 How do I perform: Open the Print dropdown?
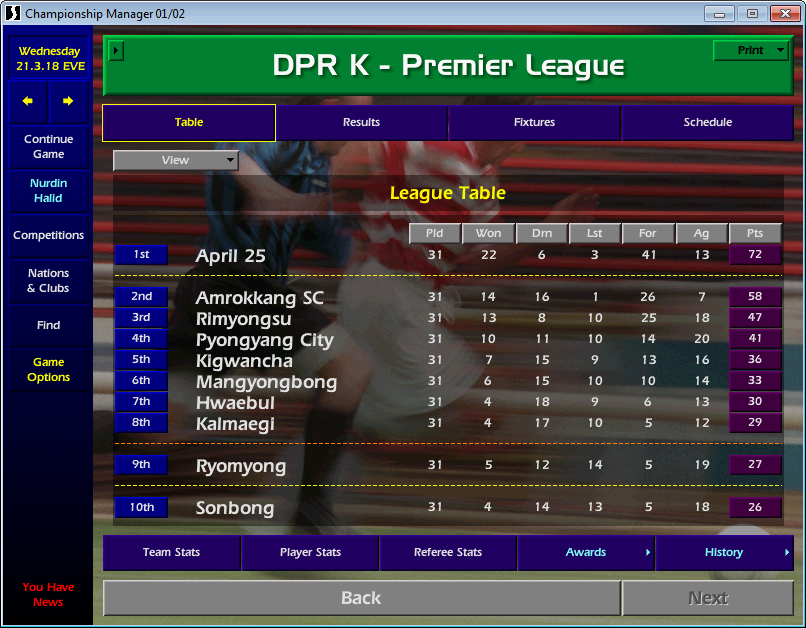(x=751, y=50)
